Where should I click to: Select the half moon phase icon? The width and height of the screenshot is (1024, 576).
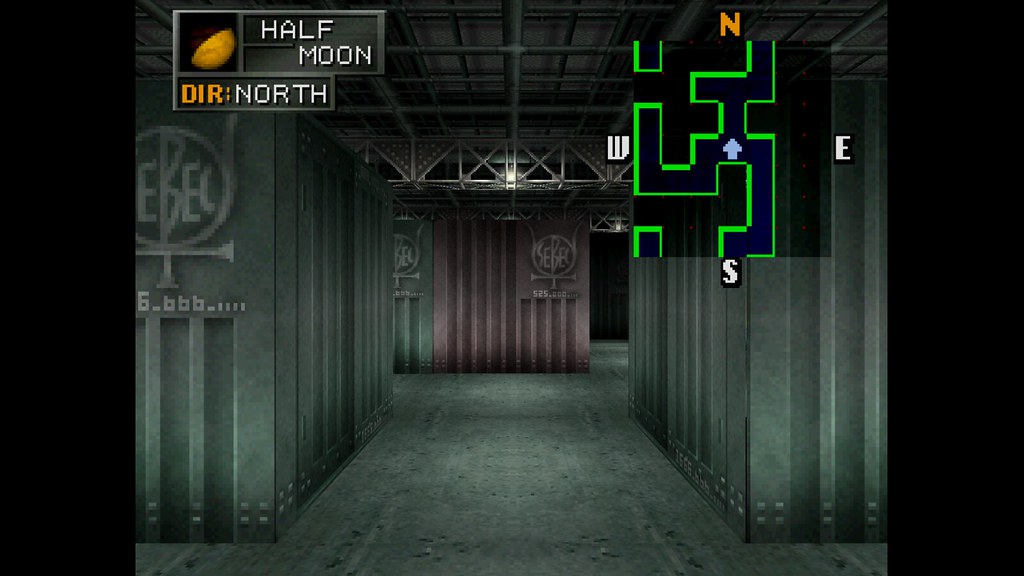(x=210, y=45)
